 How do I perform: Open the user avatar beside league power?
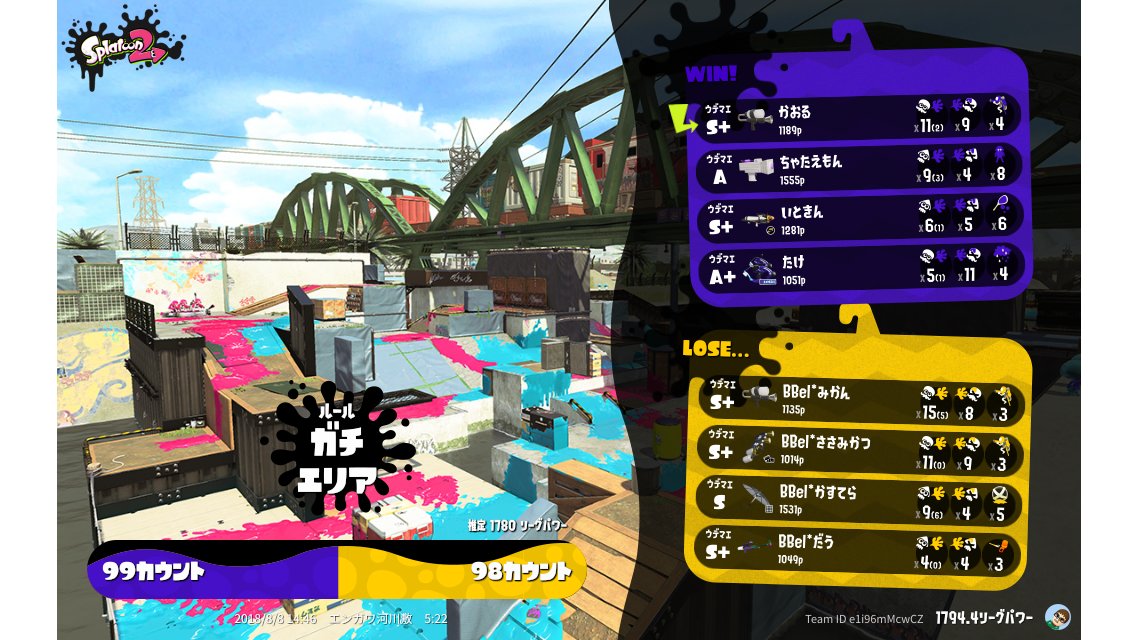(x=1058, y=617)
